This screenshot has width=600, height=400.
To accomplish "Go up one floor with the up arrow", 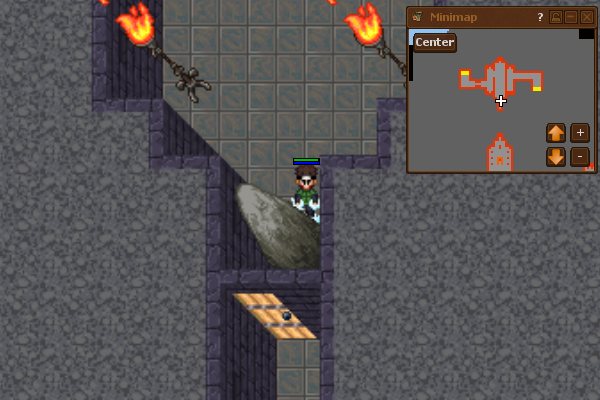I will tap(556, 132).
